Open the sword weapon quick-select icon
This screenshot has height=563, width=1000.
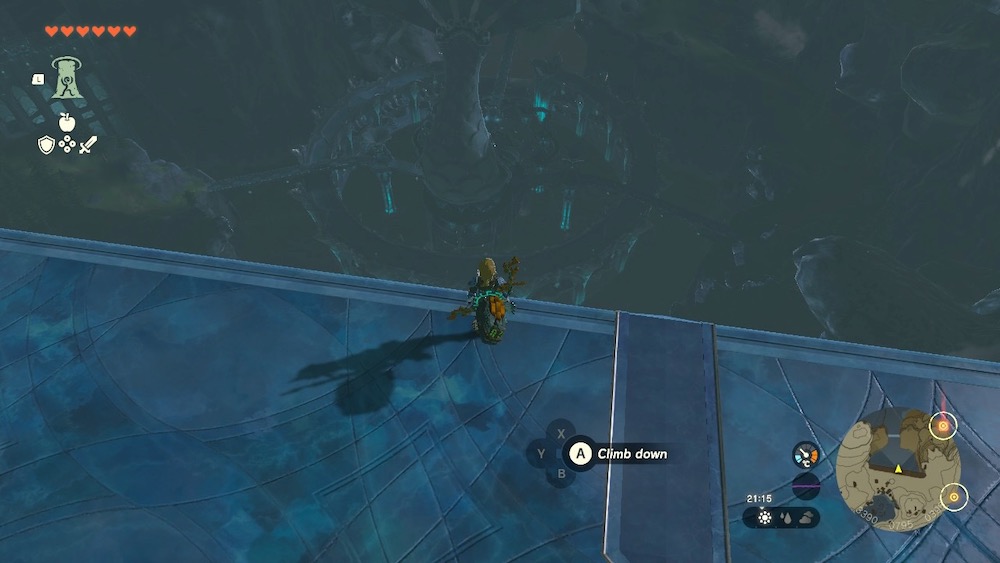88,145
